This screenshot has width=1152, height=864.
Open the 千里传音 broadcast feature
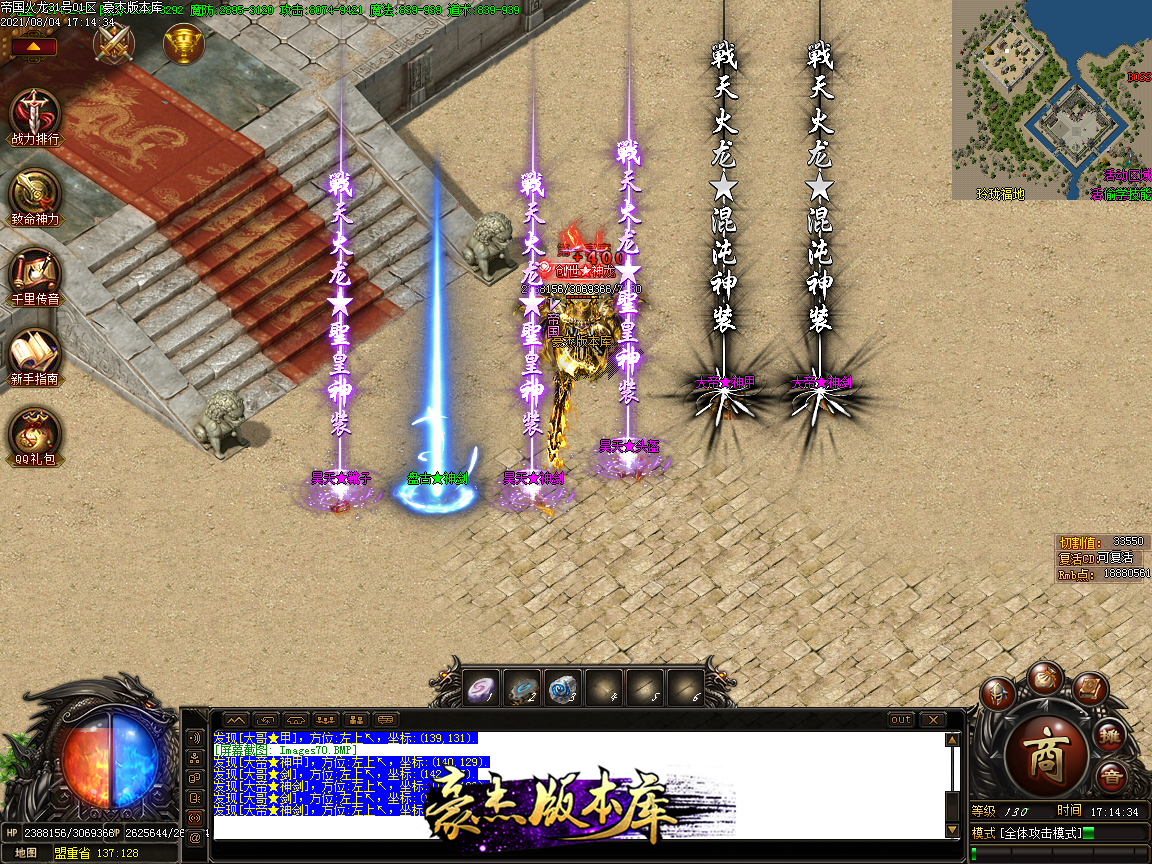[35, 273]
